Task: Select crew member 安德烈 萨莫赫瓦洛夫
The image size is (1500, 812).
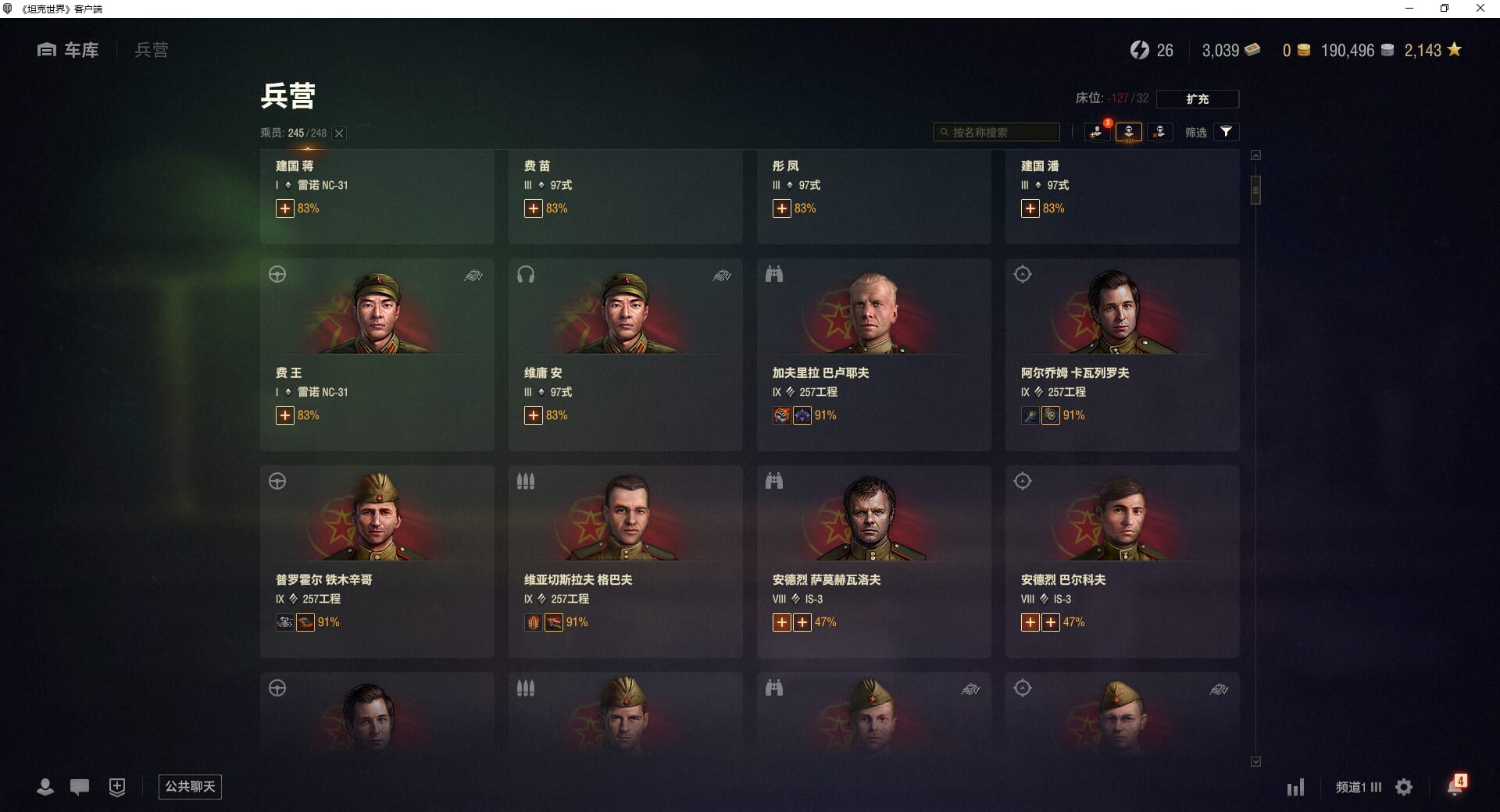Action: pyautogui.click(x=873, y=562)
